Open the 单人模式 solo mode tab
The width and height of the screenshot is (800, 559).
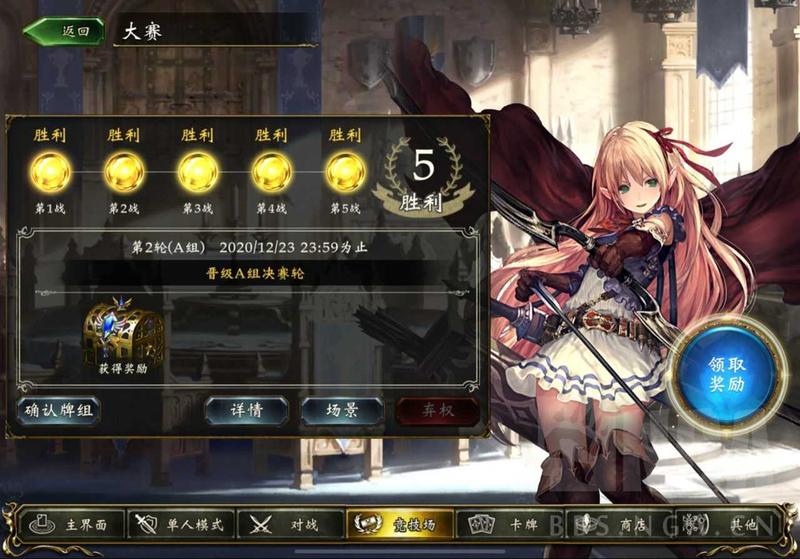(x=183, y=523)
